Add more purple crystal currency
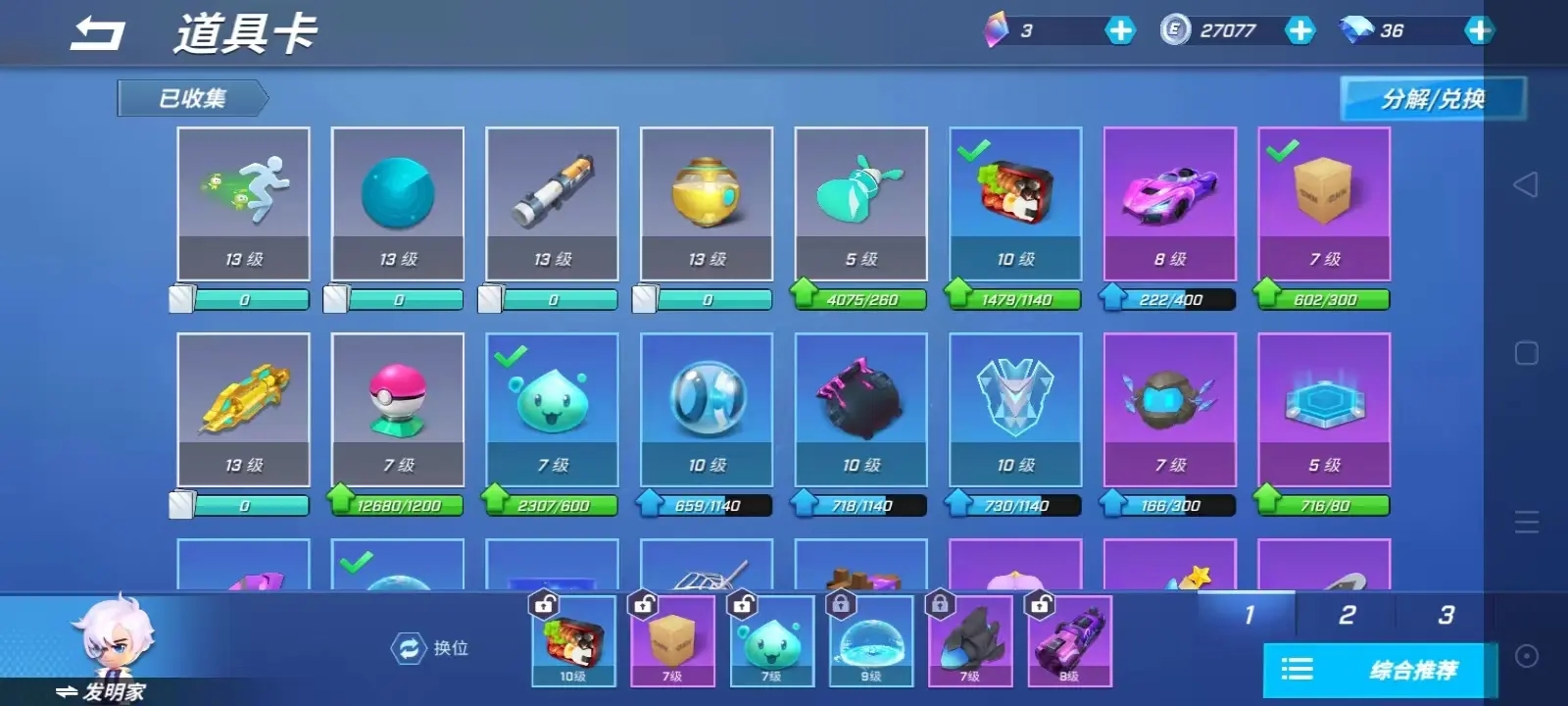1568x706 pixels. click(x=1119, y=31)
